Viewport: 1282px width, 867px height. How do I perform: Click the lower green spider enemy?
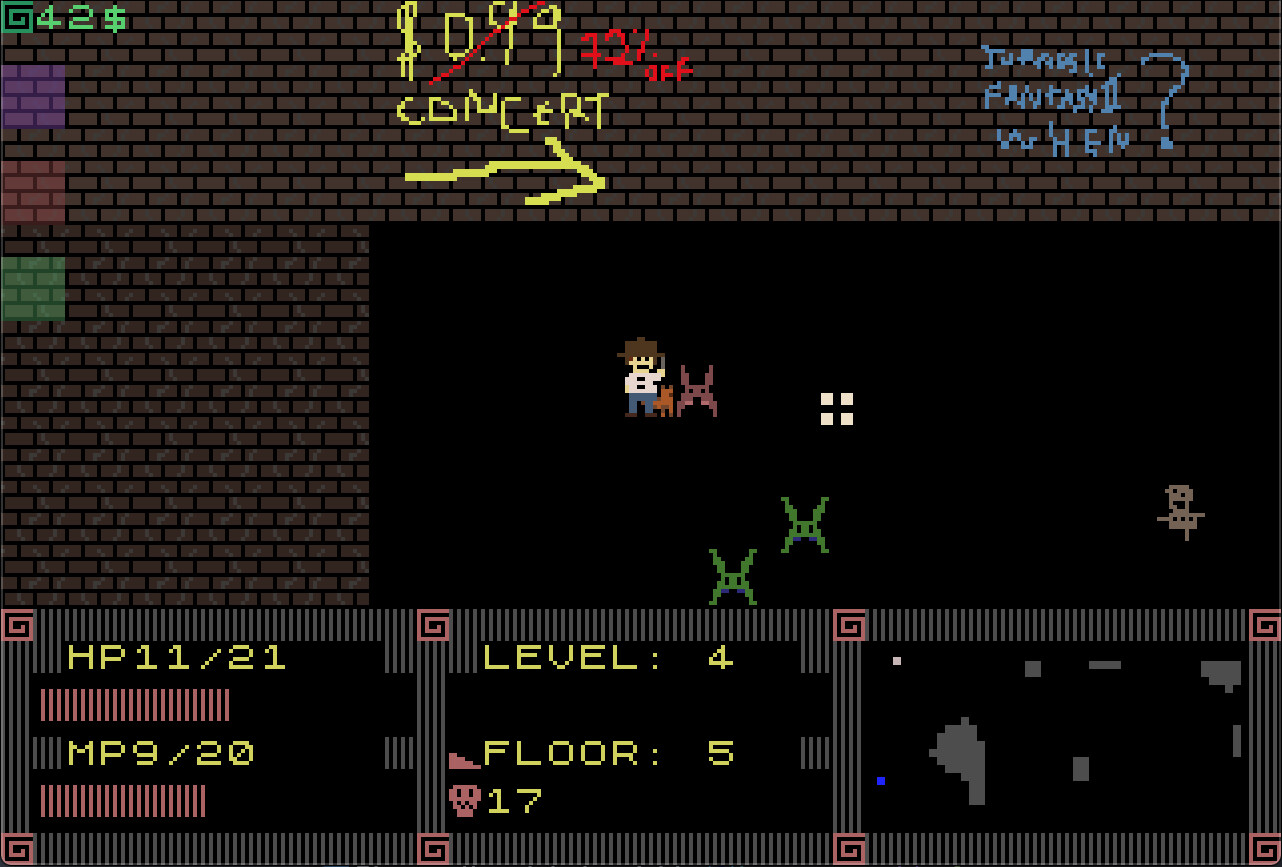pyautogui.click(x=734, y=574)
